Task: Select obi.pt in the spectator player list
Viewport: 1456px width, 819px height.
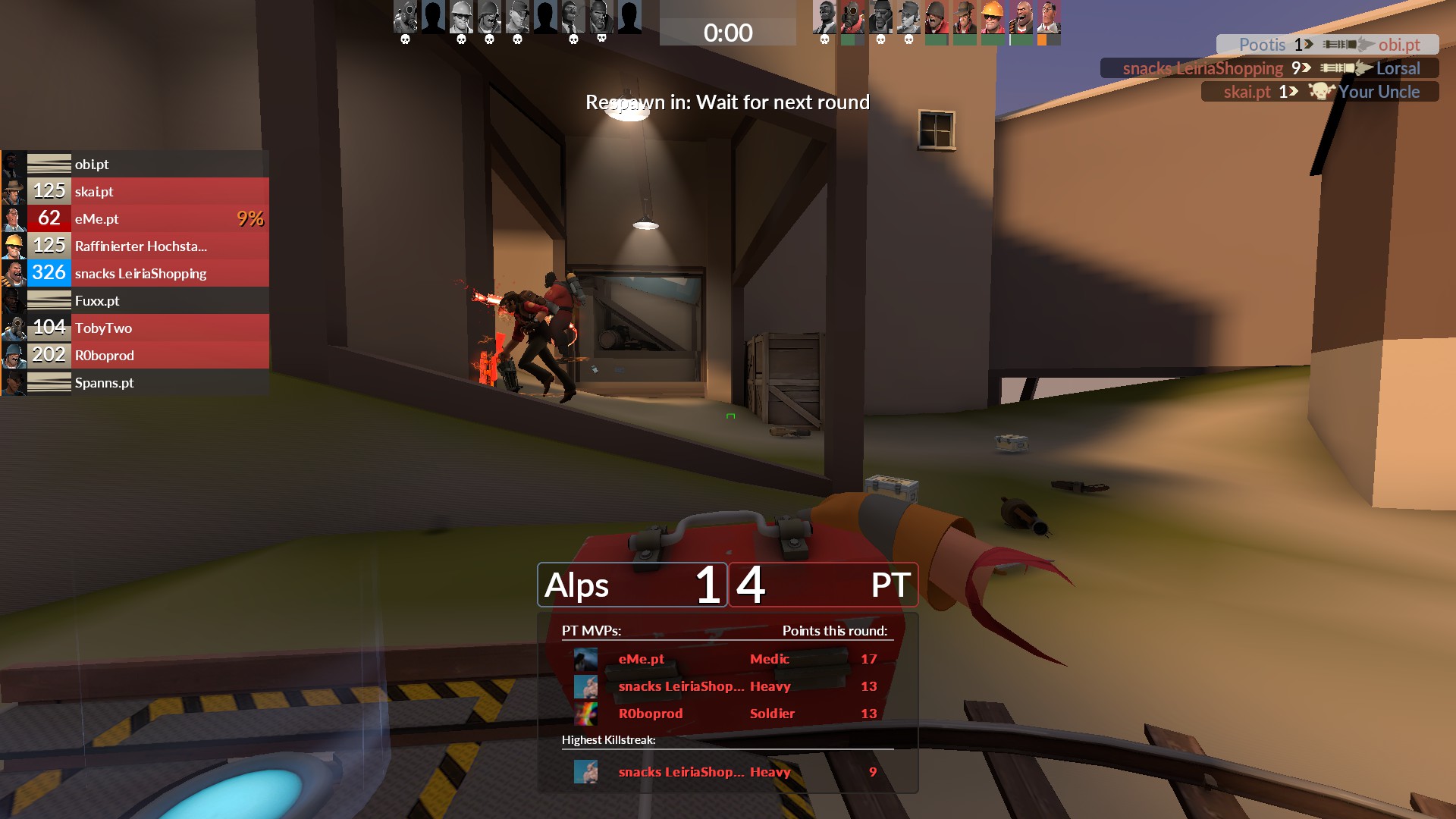Action: pos(135,164)
